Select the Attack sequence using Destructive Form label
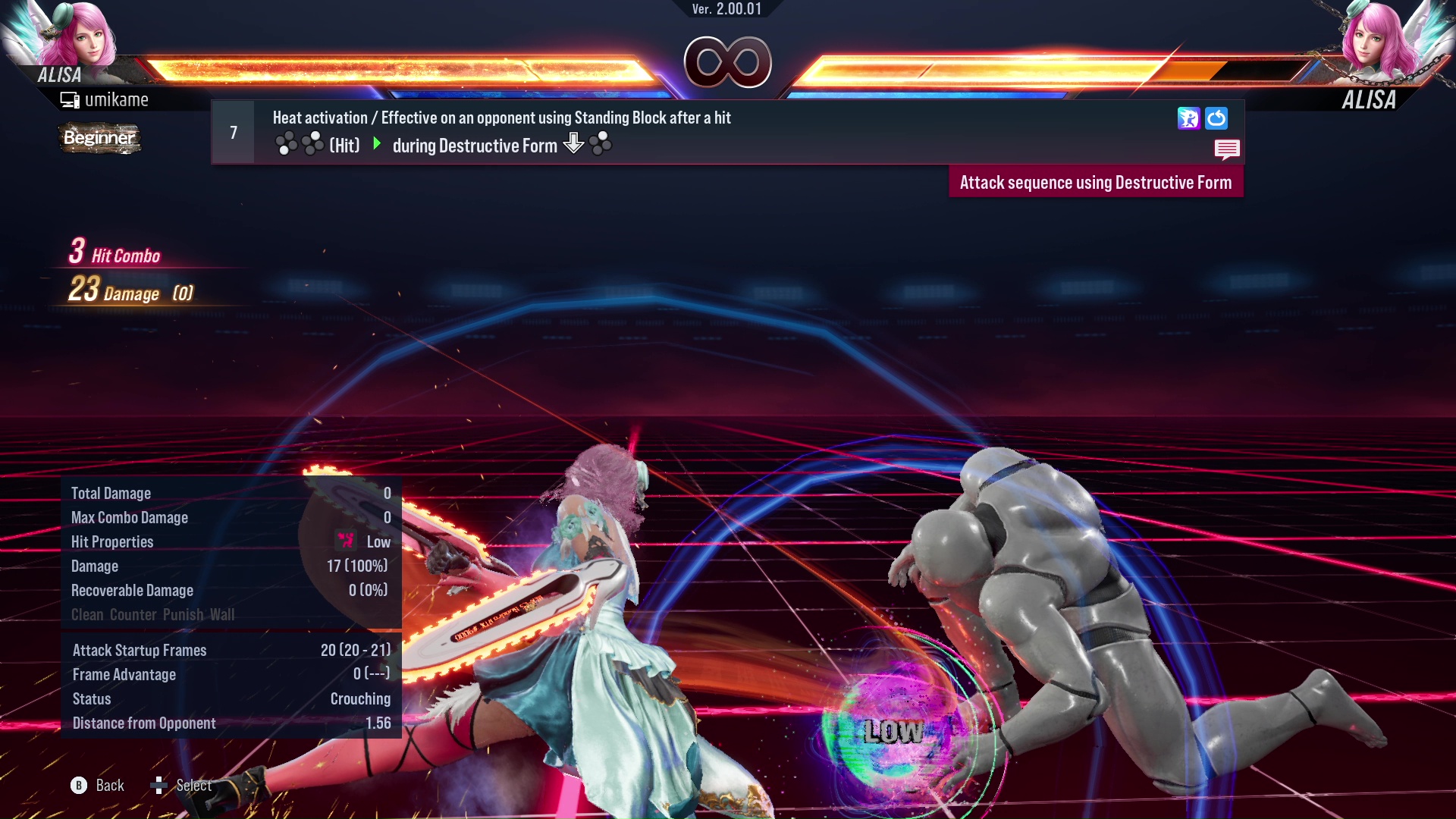The height and width of the screenshot is (819, 1456). pos(1095,183)
